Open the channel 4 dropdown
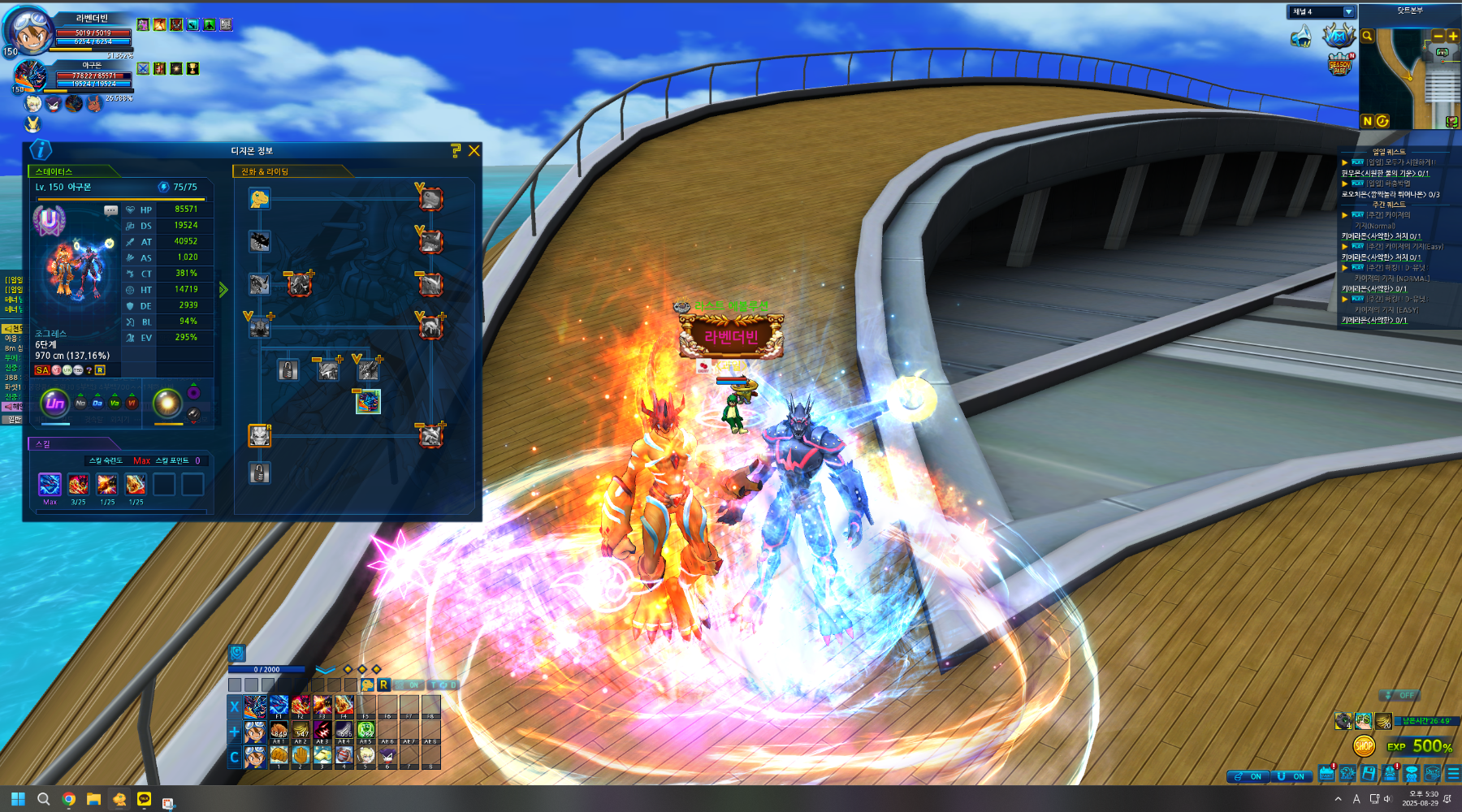Screen dimensions: 1462x812 1348,12
